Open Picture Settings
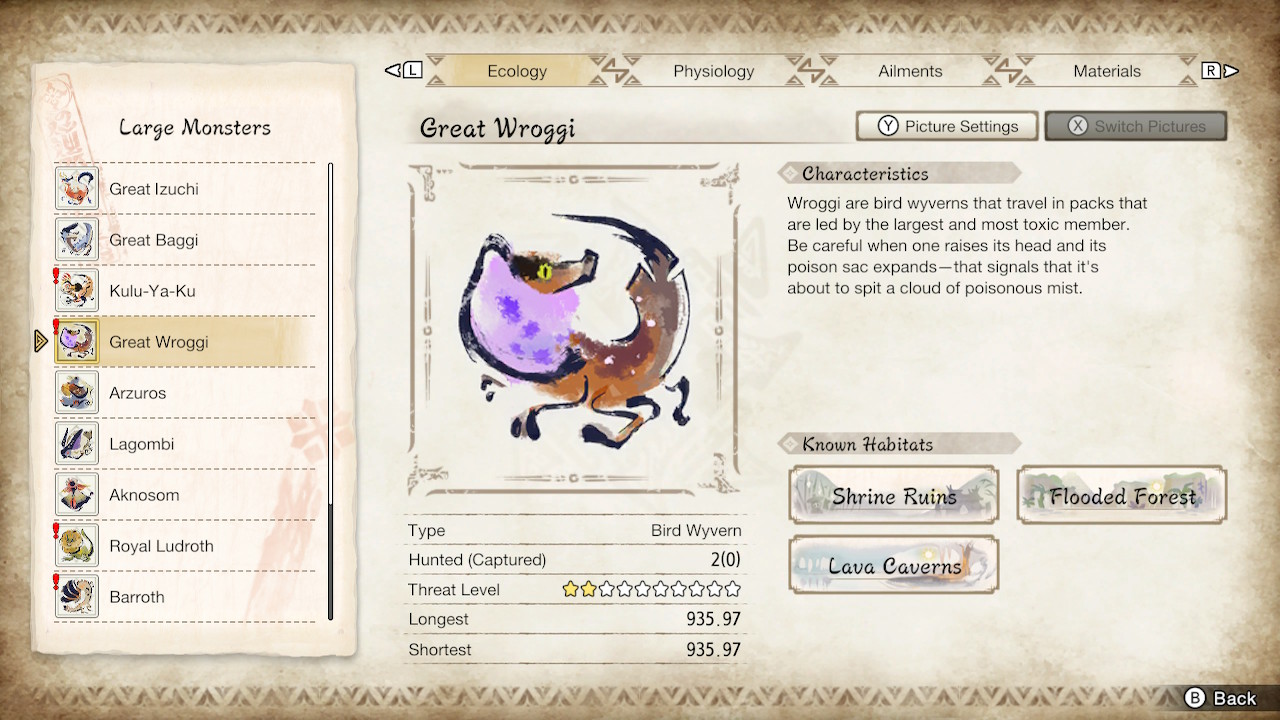This screenshot has height=720, width=1280. click(x=946, y=126)
